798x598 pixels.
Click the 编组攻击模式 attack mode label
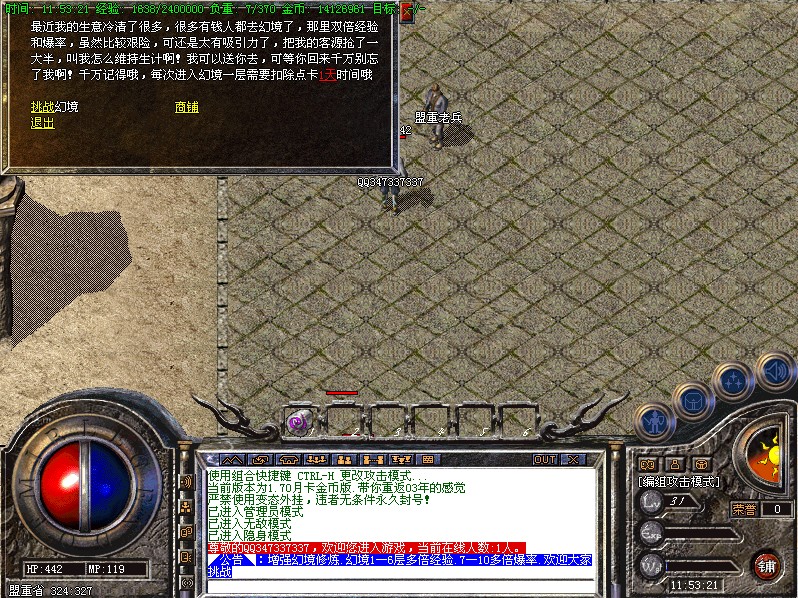[x=680, y=481]
